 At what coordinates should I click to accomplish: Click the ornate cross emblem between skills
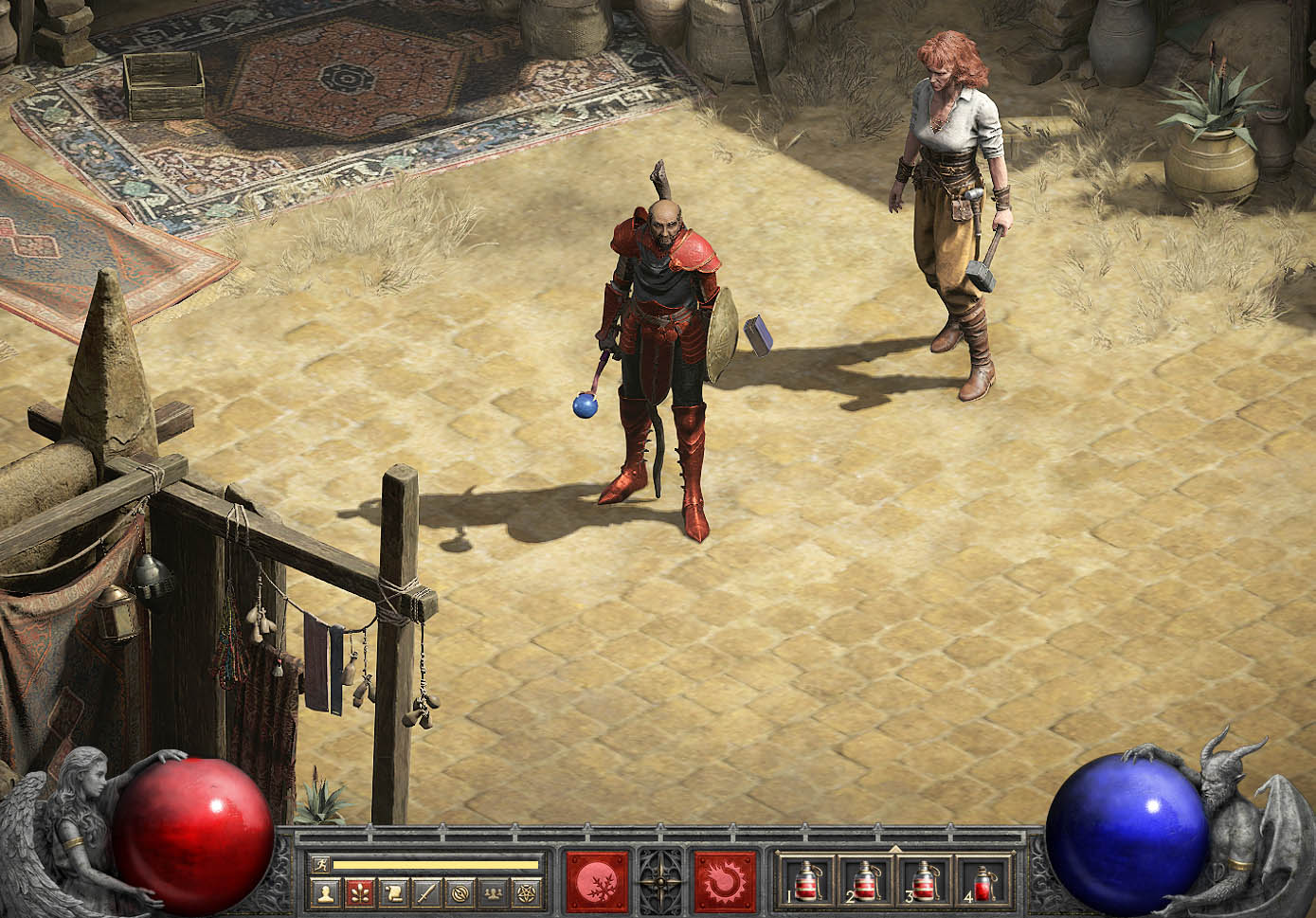click(x=660, y=882)
